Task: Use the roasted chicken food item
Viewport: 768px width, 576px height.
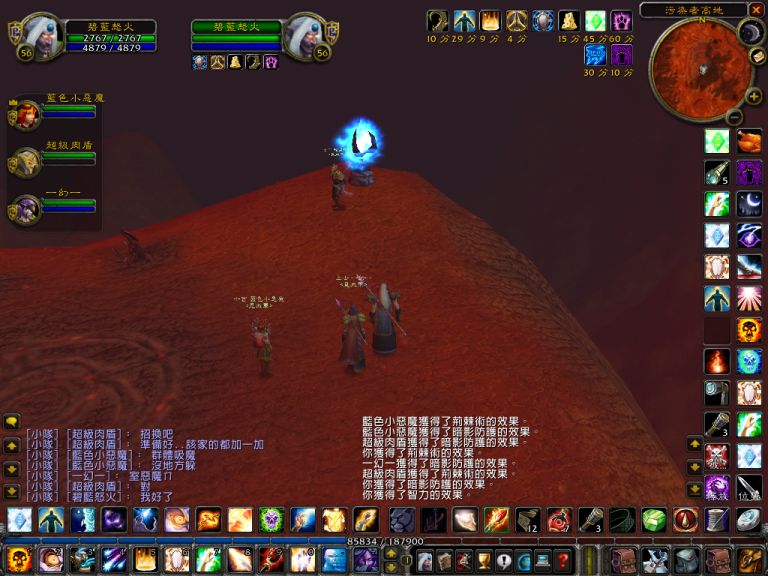Action: point(749,141)
